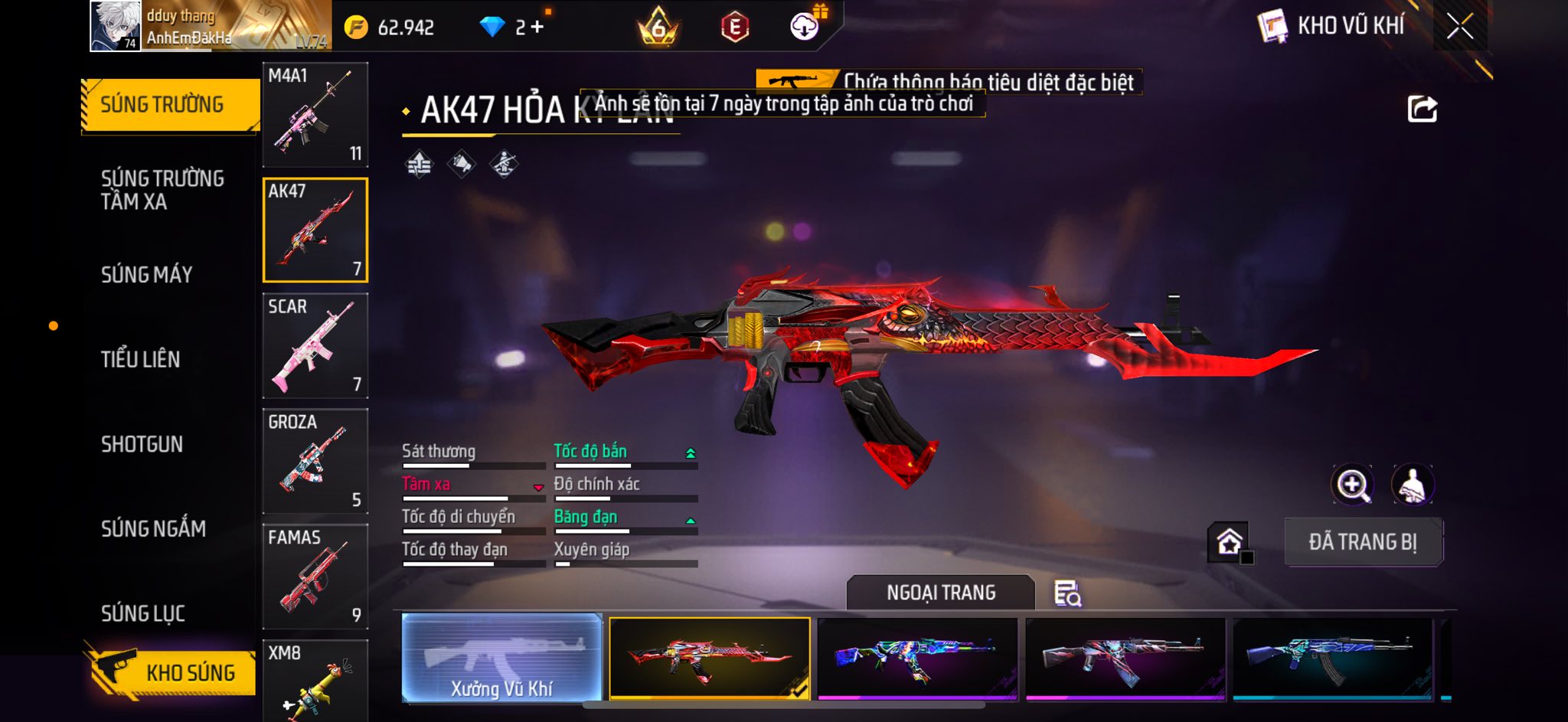Click the Đã Trang Bị button
This screenshot has width=1568, height=722.
pos(1363,542)
